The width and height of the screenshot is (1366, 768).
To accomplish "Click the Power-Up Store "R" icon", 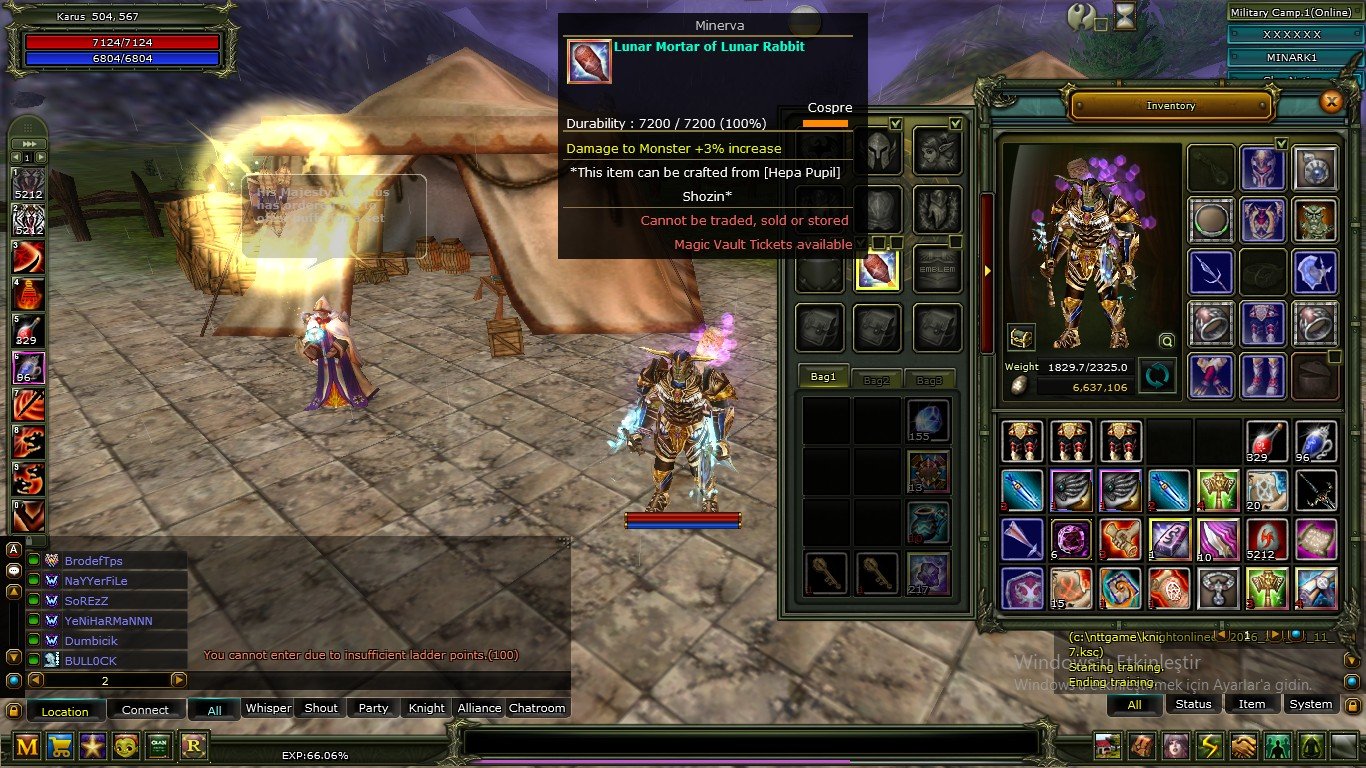I will pyautogui.click(x=193, y=747).
